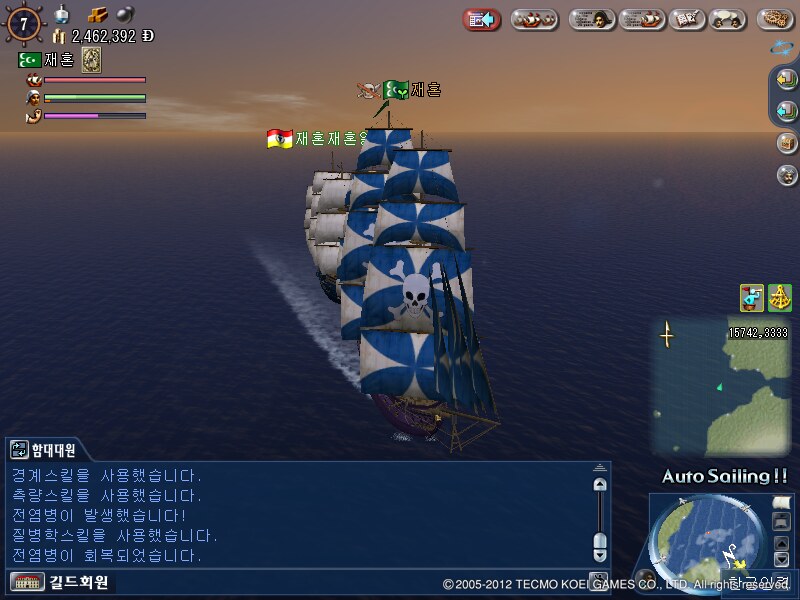The image size is (800, 600).
Task: Click the yellow arrow side button
Action: pos(786,79)
